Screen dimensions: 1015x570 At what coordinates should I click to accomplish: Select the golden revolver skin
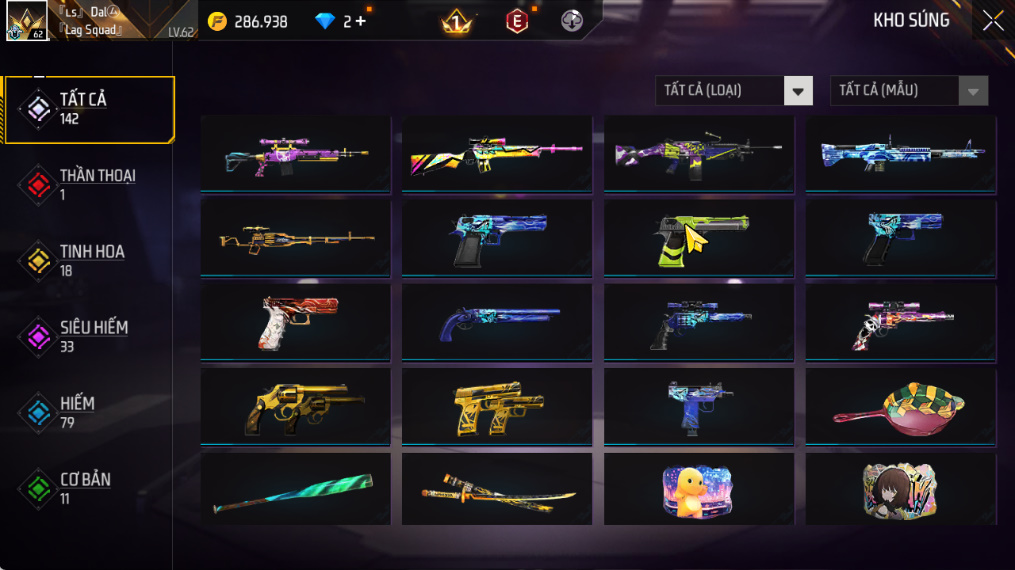coord(295,407)
